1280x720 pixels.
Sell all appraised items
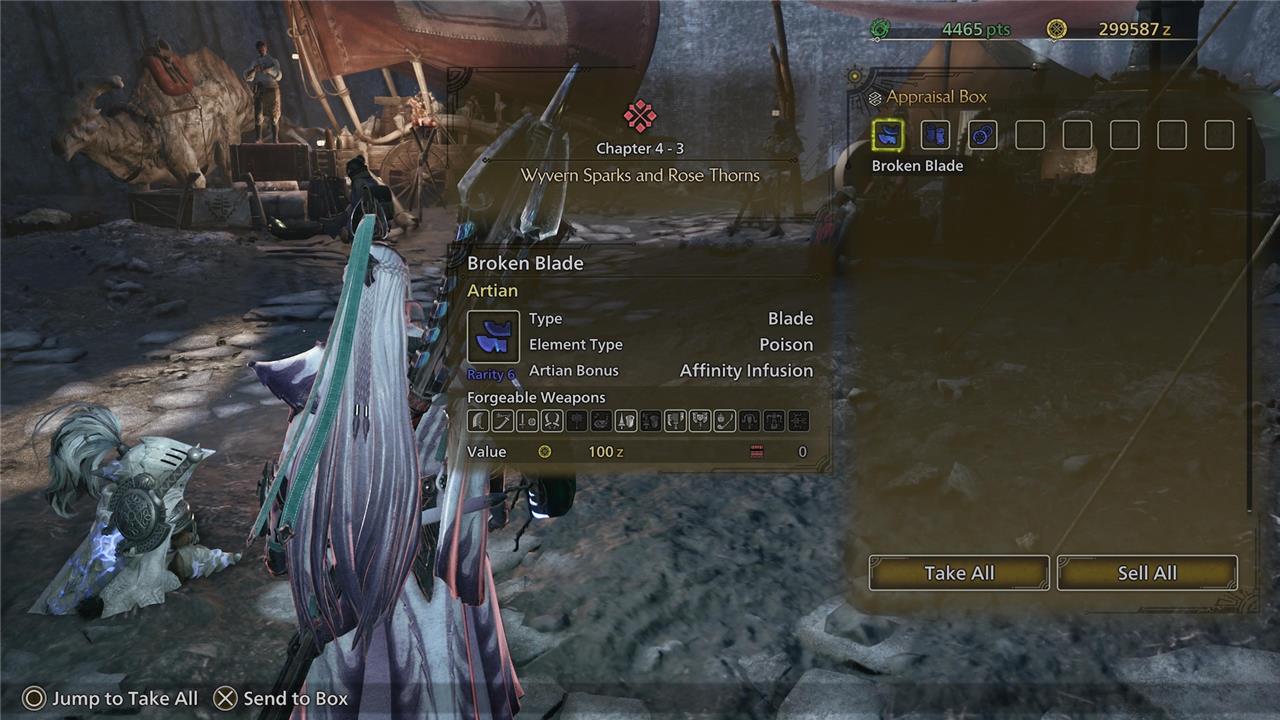[1147, 573]
